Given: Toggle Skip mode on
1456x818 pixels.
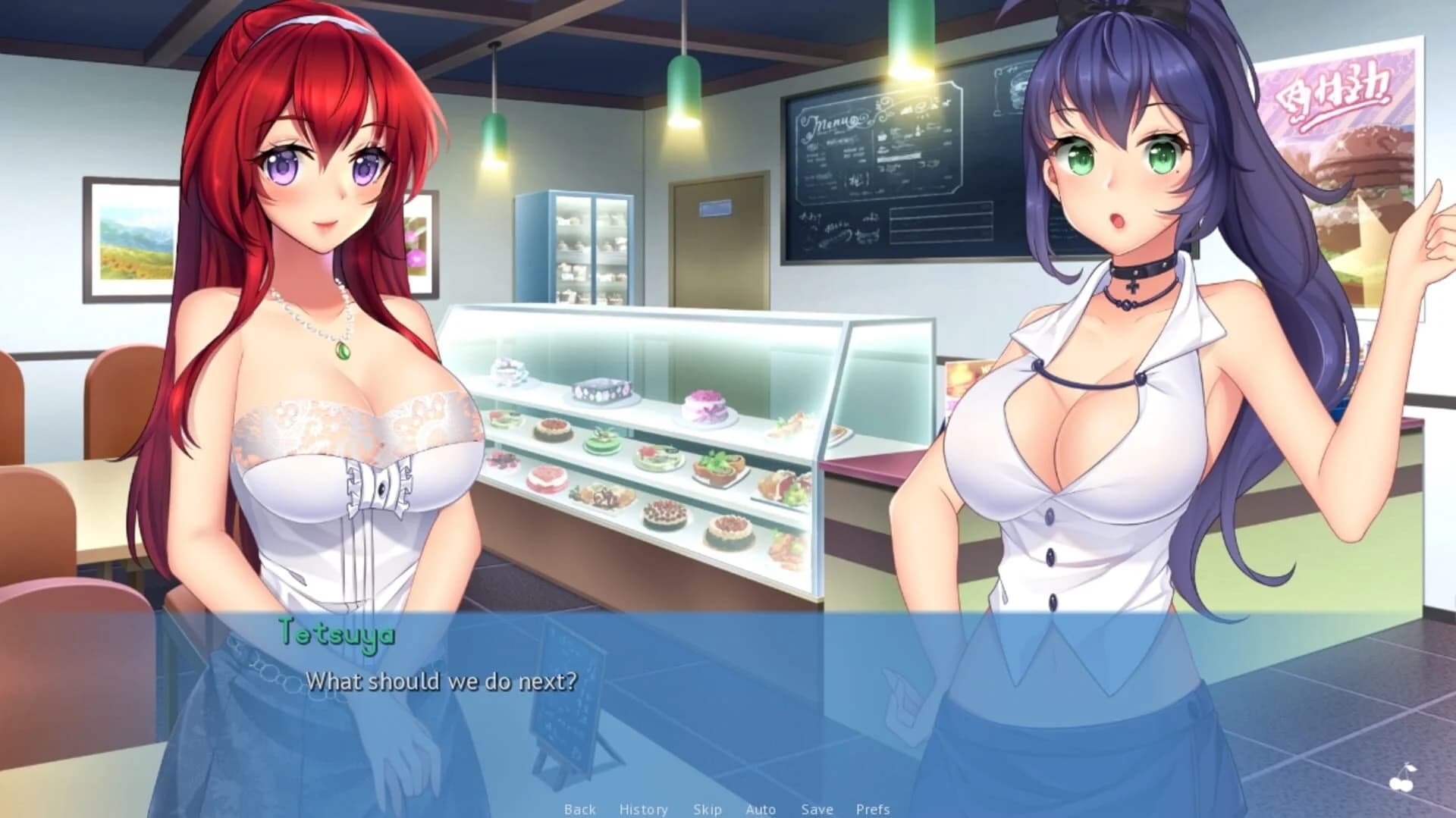Looking at the screenshot, I should coord(708,809).
